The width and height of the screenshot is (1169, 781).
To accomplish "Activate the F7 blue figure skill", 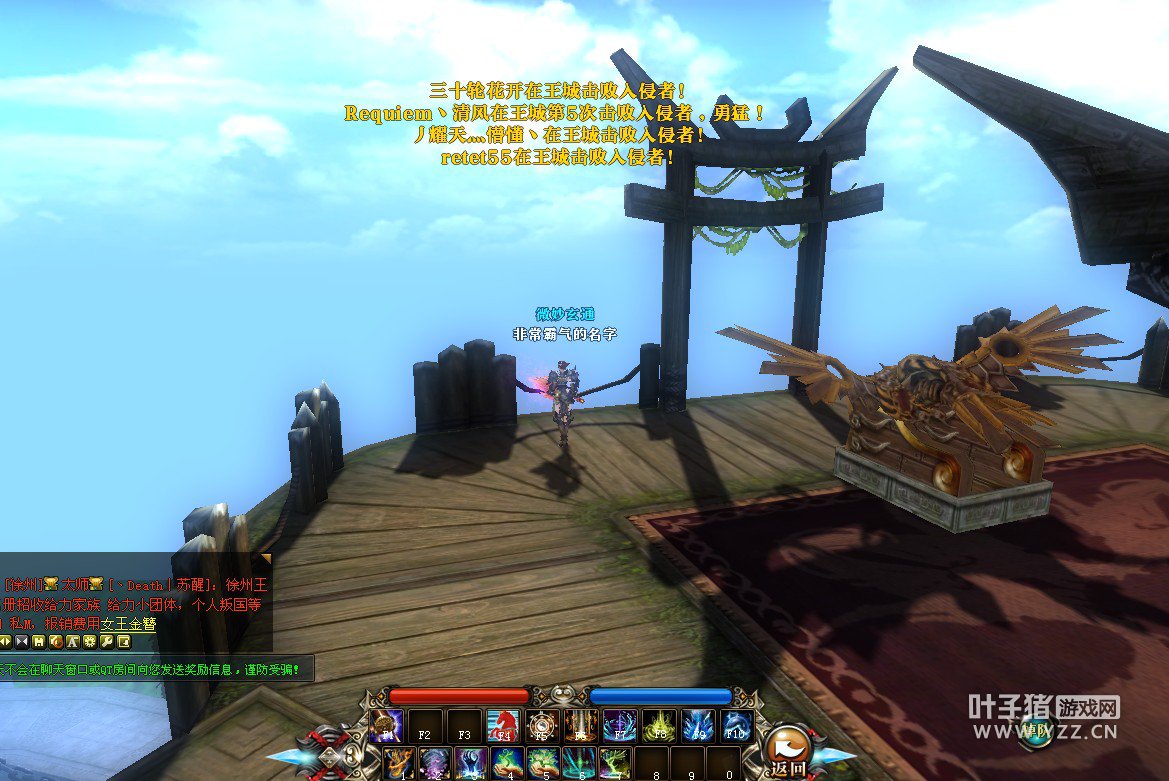I will click(619, 726).
